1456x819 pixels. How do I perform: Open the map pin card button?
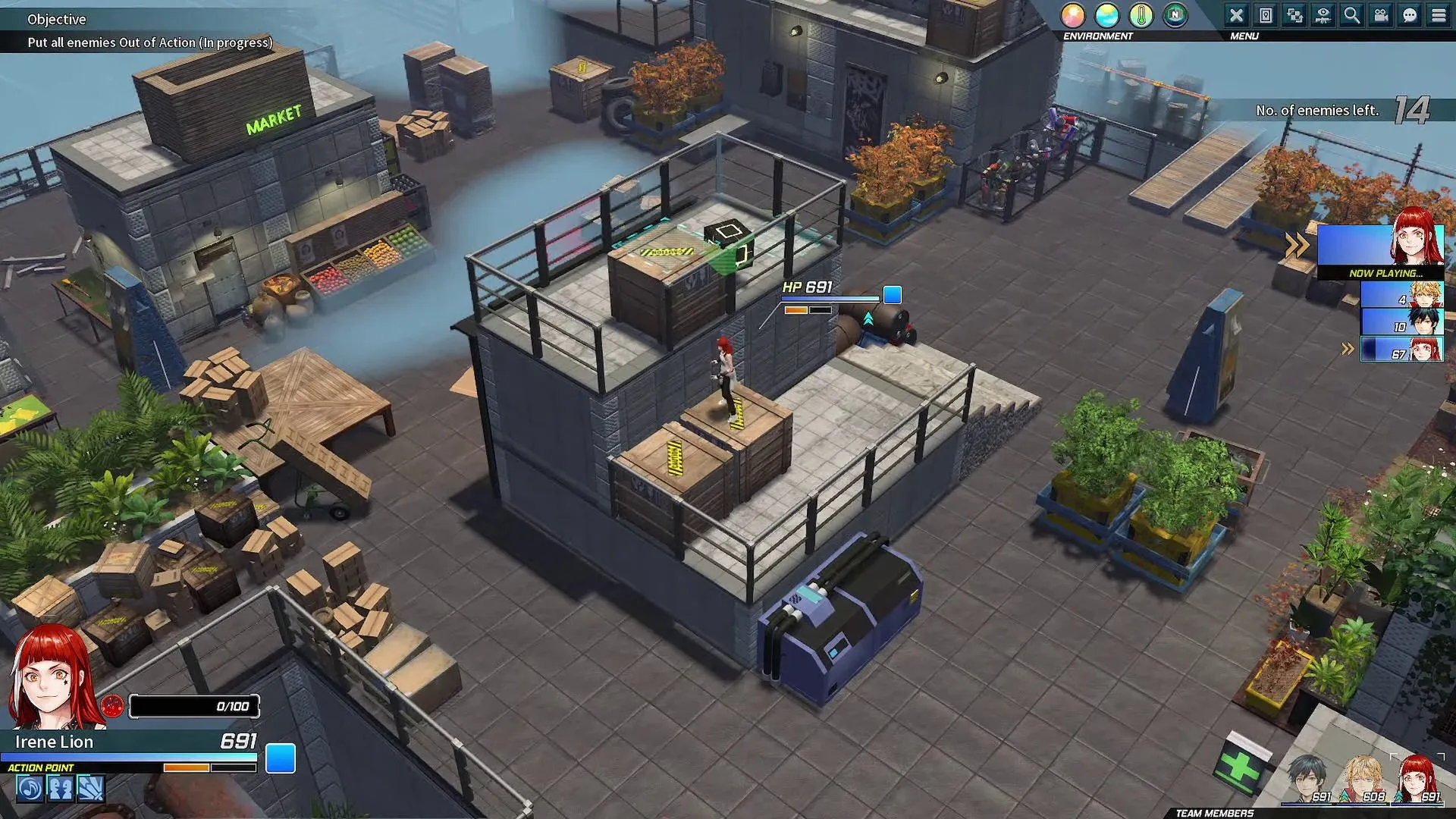click(1266, 15)
